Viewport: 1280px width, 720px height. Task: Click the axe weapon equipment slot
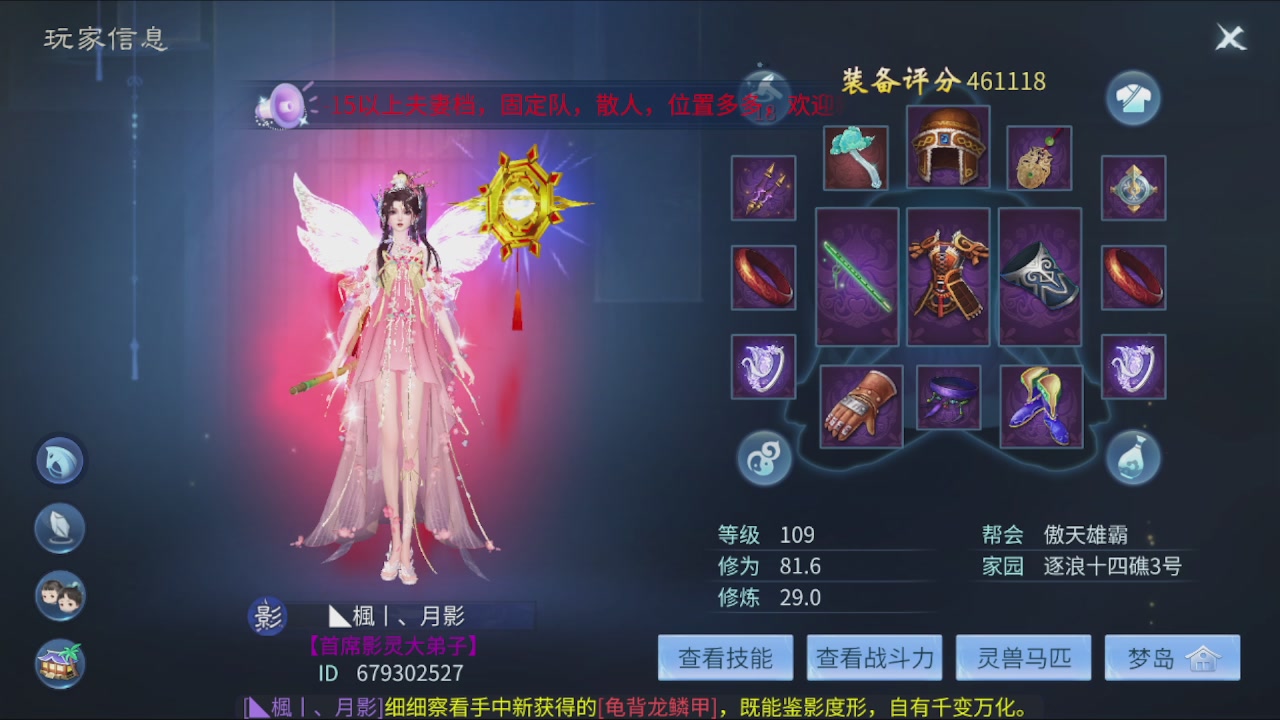(x=857, y=157)
